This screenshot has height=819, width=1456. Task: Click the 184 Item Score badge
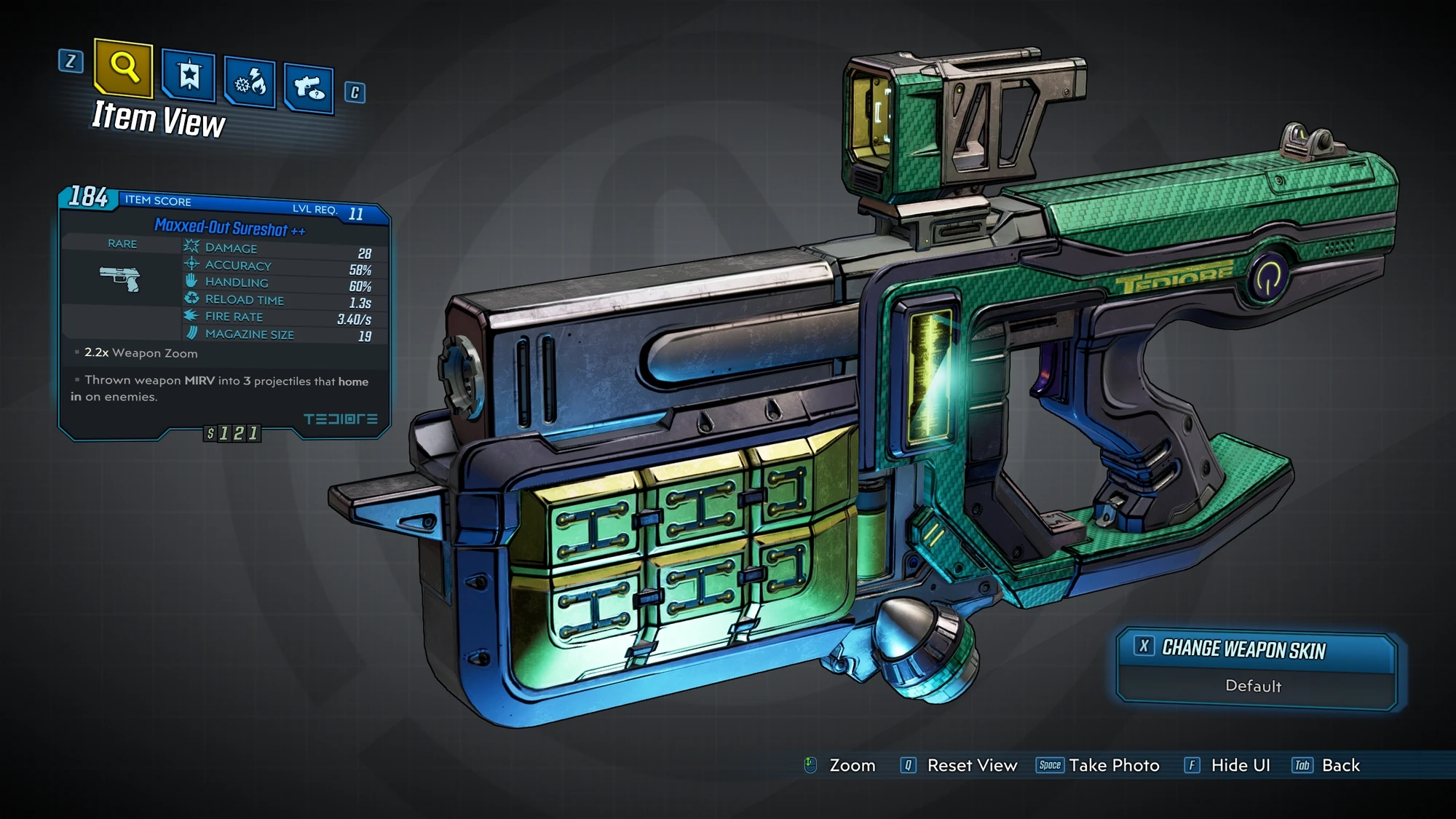coord(87,197)
